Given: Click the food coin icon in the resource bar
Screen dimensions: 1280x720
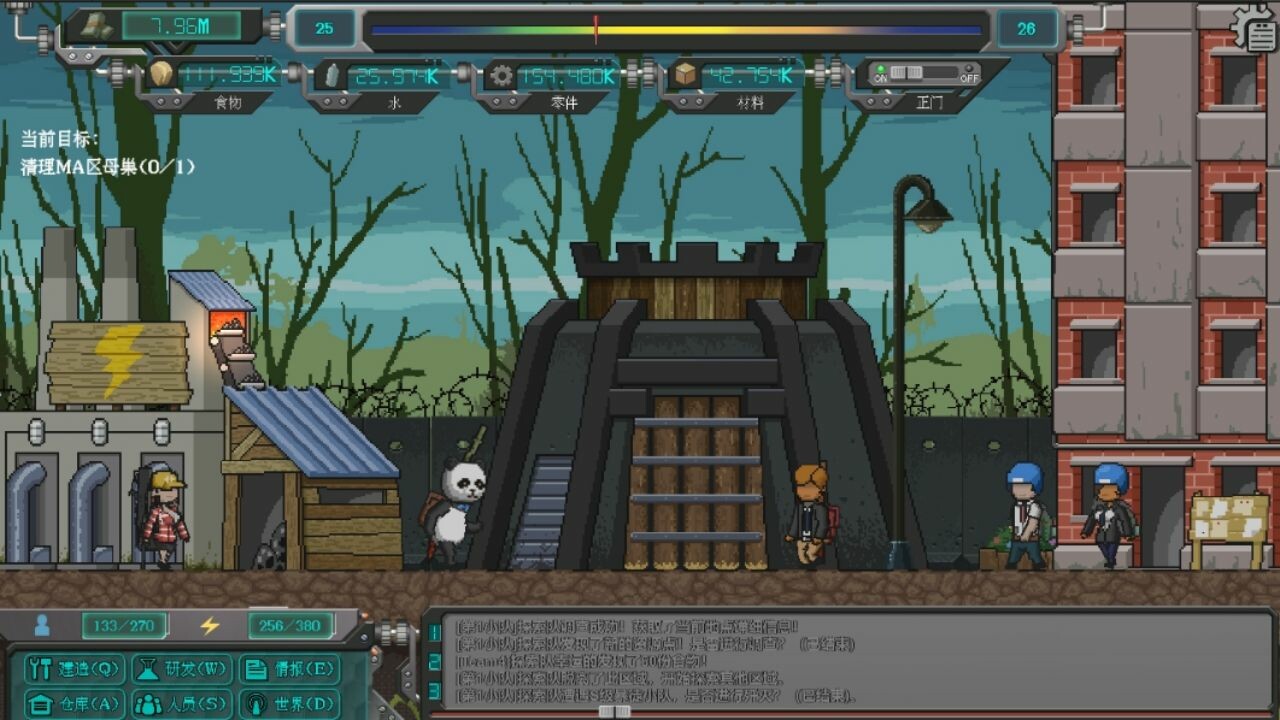Looking at the screenshot, I should tap(161, 71).
